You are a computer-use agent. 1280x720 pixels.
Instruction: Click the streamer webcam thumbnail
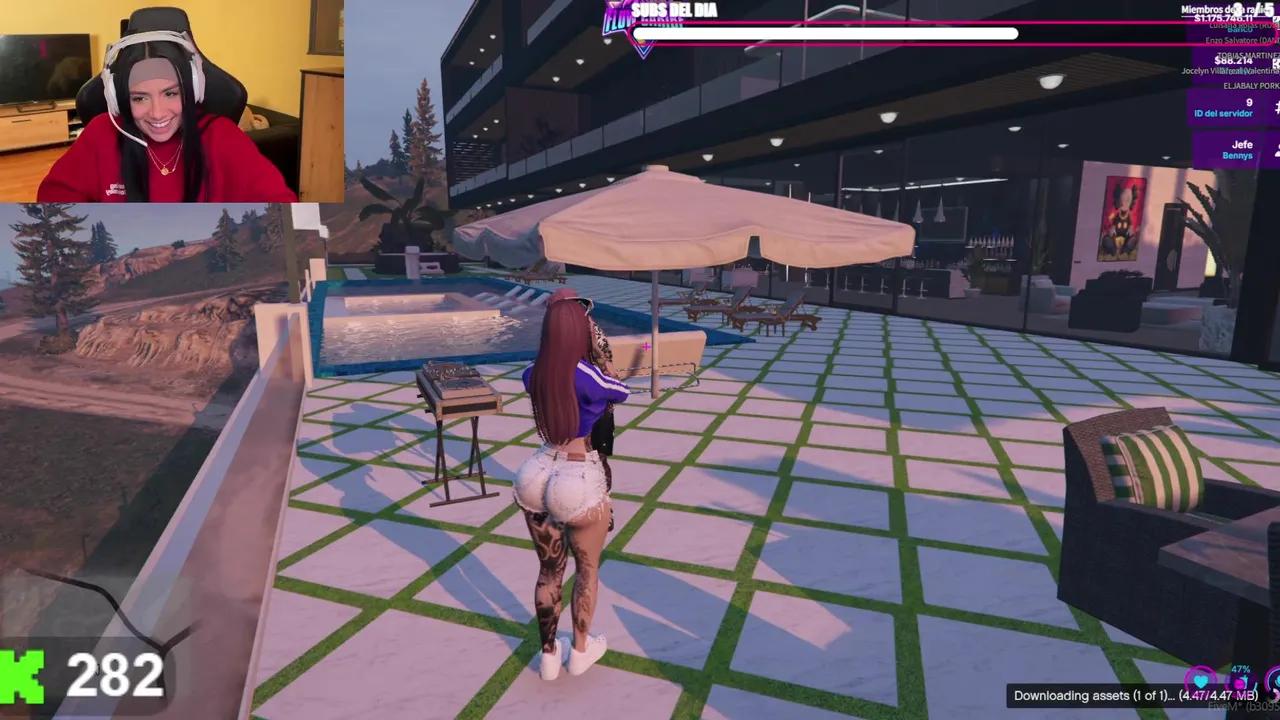coord(170,100)
